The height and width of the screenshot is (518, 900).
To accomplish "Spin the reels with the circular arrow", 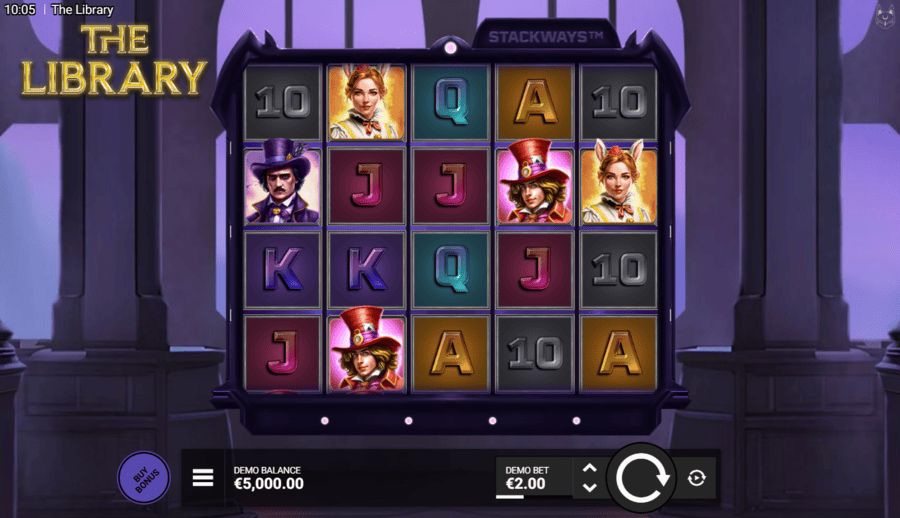I will click(641, 478).
